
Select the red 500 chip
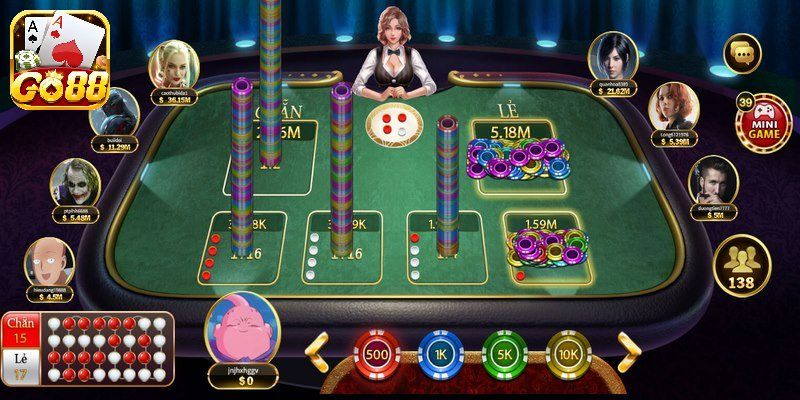(377, 355)
